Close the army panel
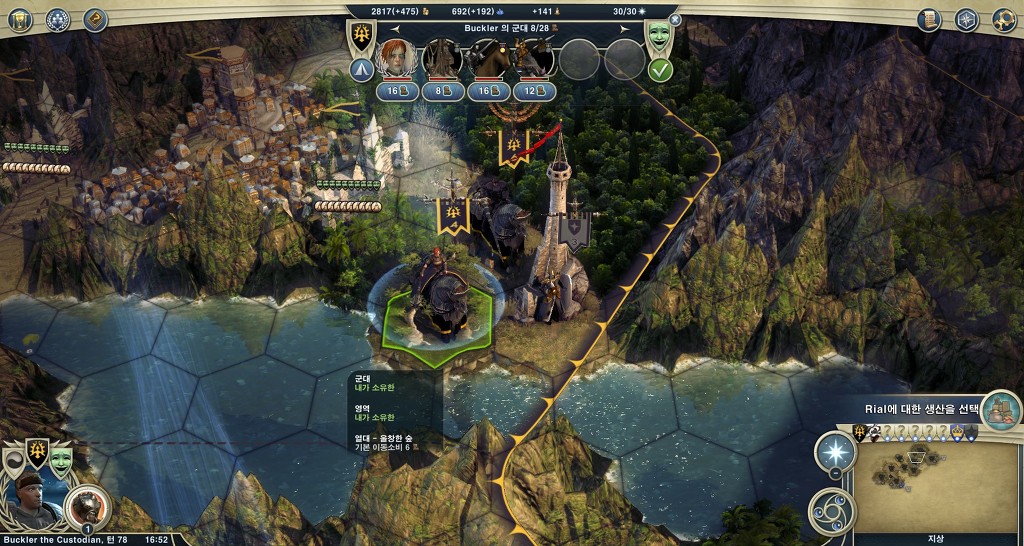This screenshot has height=546, width=1024. (675, 19)
